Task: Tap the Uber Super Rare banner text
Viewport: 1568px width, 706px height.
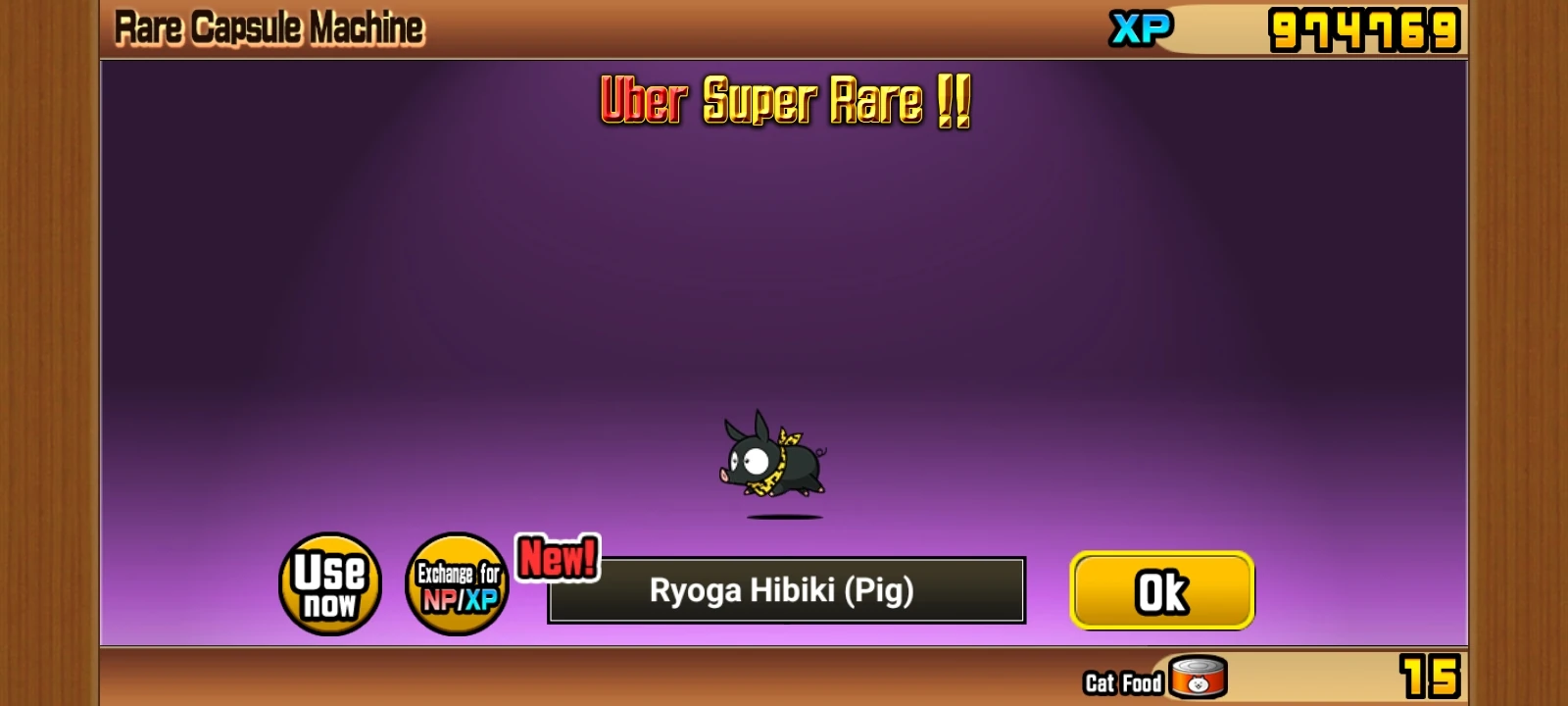Action: point(784,103)
